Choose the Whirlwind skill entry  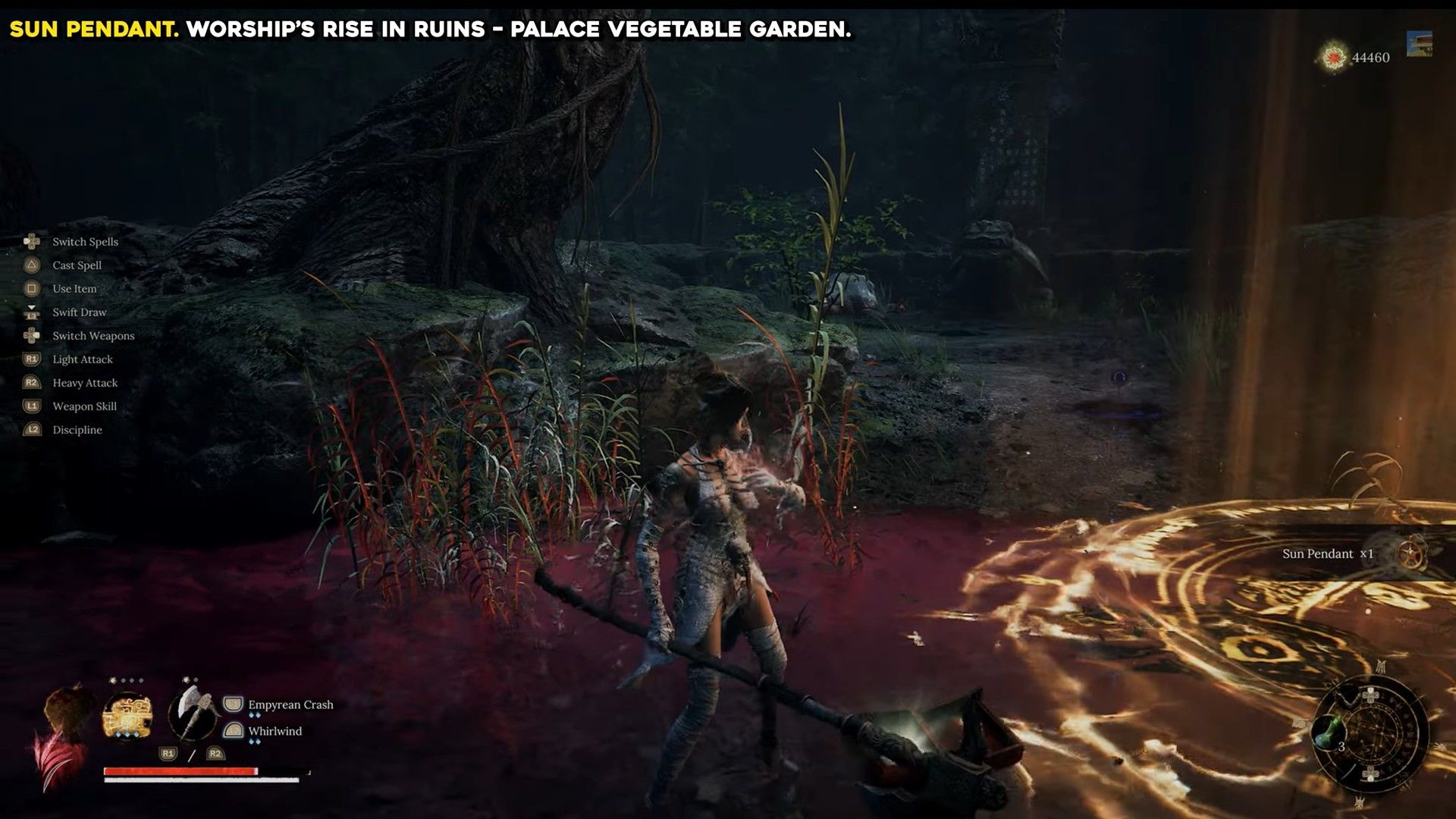[275, 732]
